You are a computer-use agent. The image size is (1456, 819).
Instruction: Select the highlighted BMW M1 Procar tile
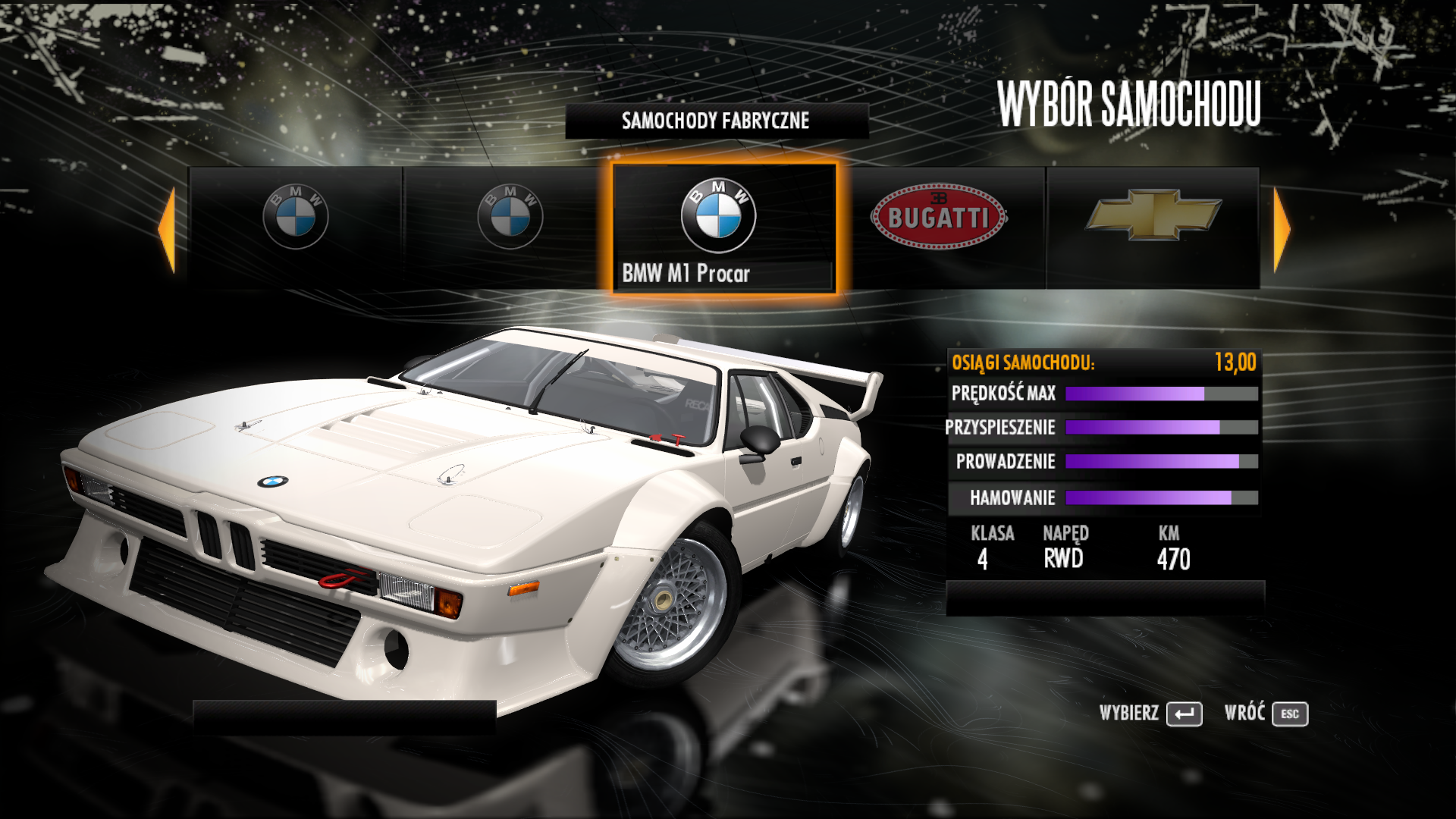[723, 227]
